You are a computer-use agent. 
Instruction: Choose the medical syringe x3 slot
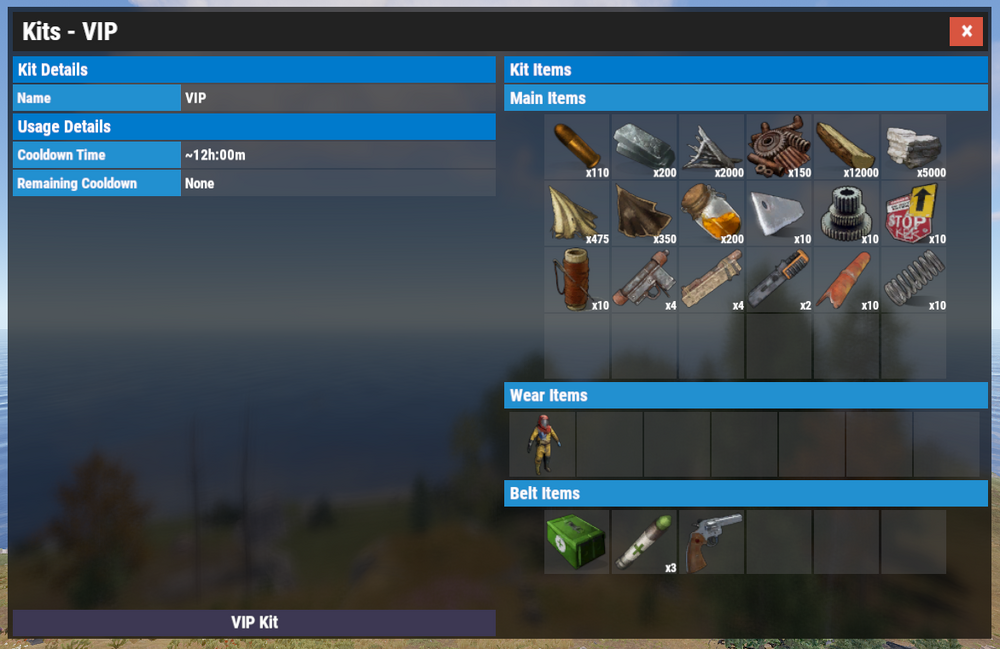point(644,541)
